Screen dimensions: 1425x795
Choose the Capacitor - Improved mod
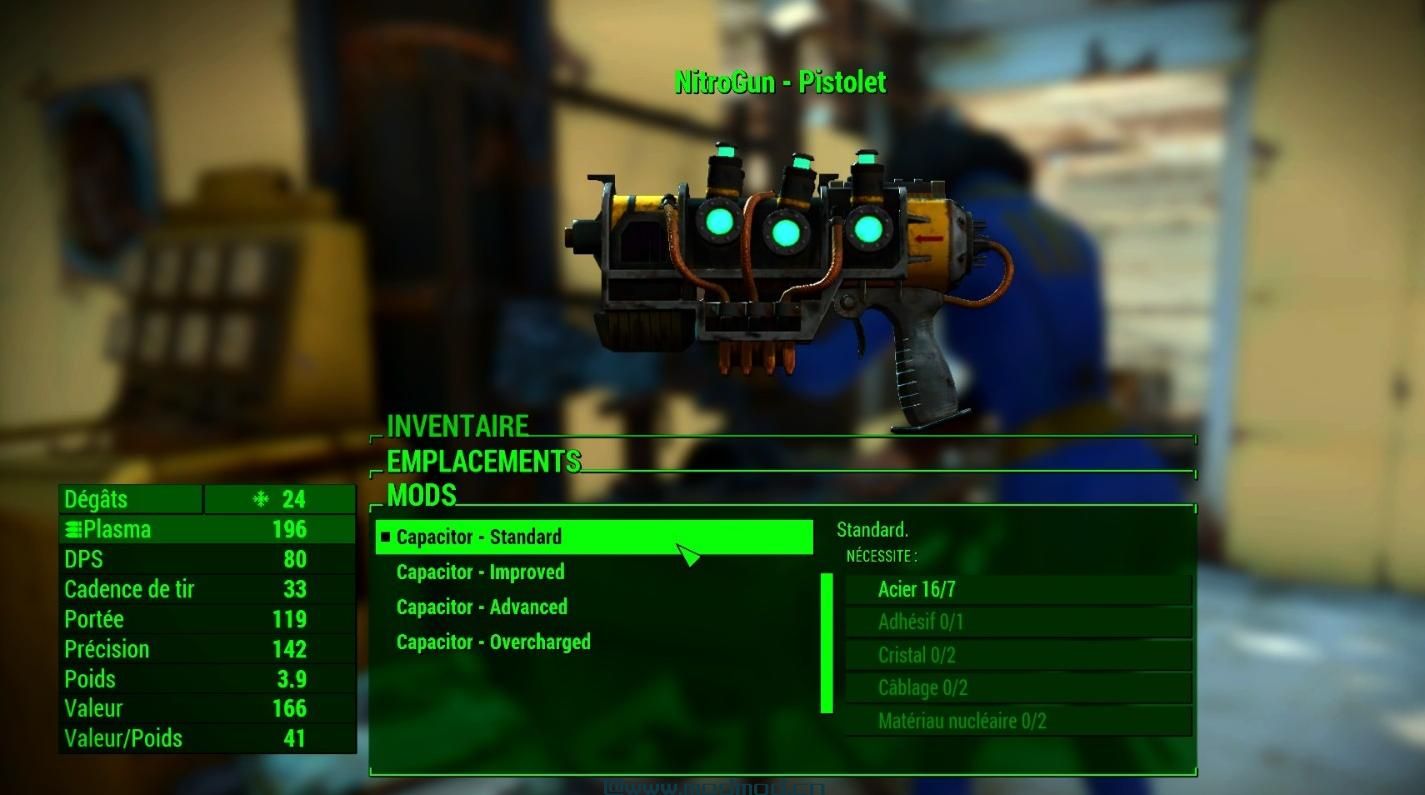(x=480, y=572)
